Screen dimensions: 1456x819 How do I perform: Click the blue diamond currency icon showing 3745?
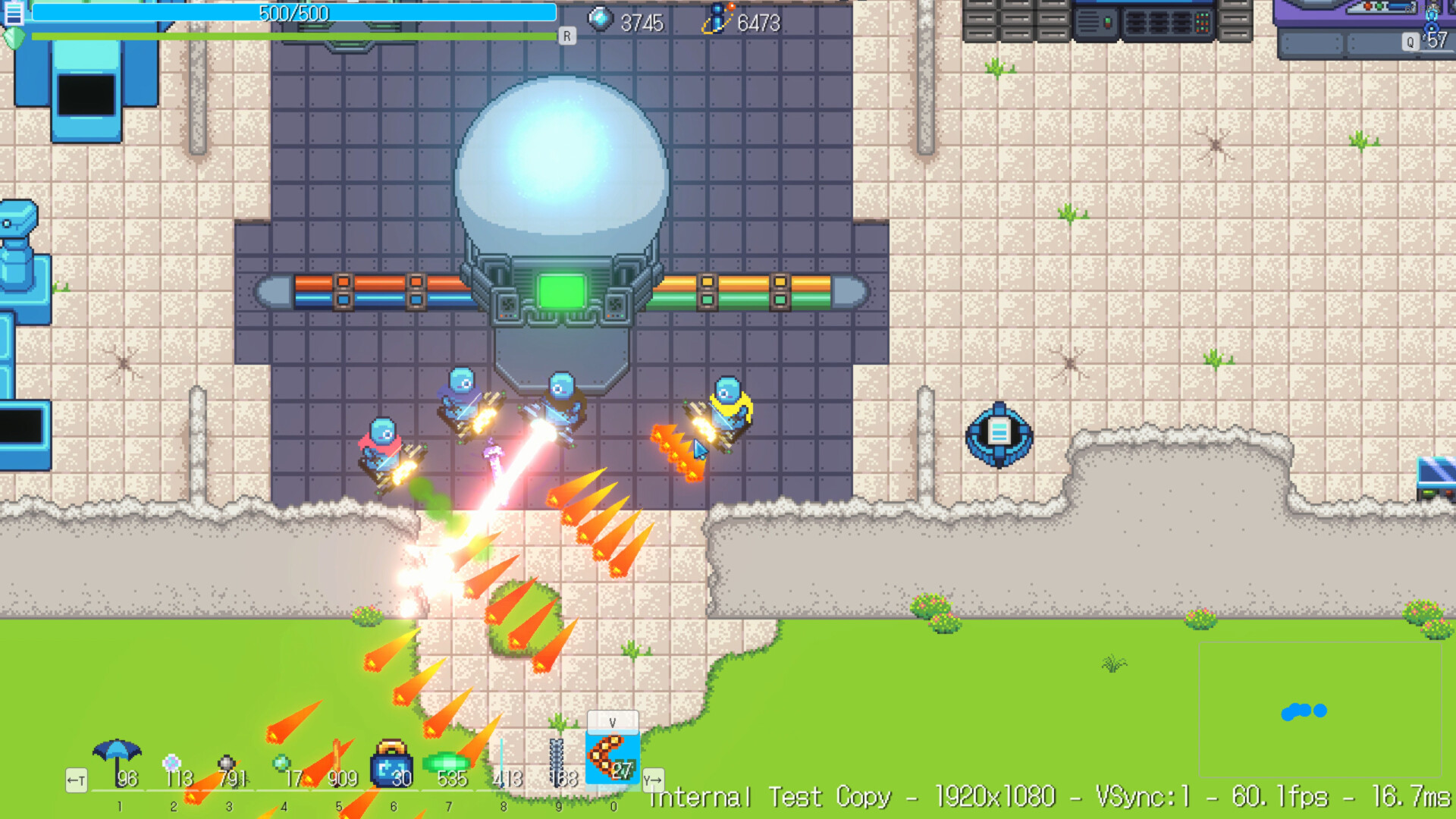[x=601, y=18]
